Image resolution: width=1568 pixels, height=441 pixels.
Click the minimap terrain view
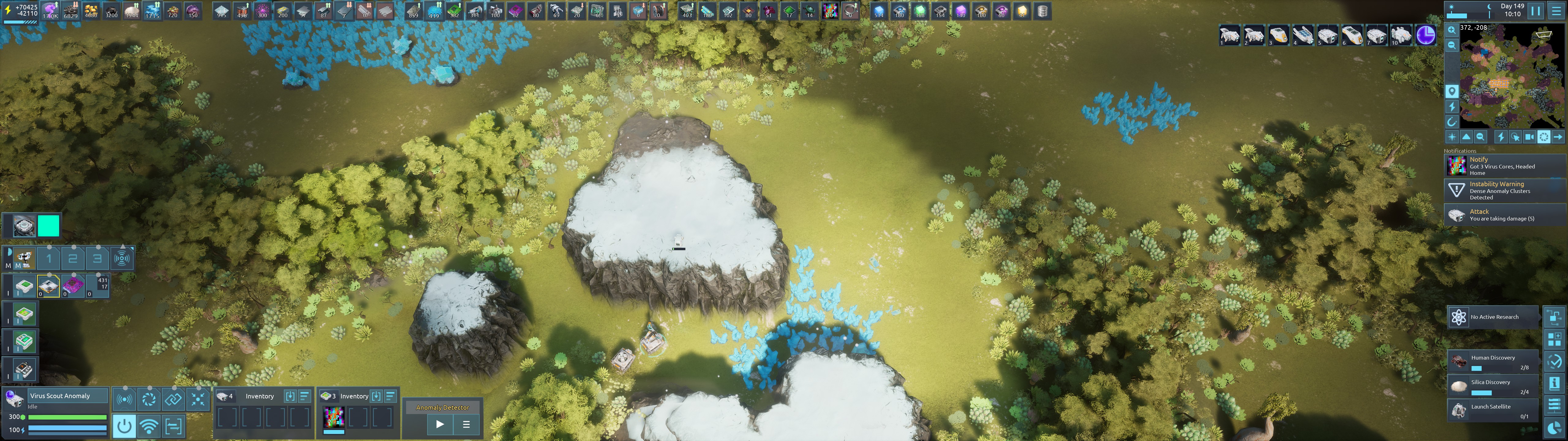(1503, 76)
